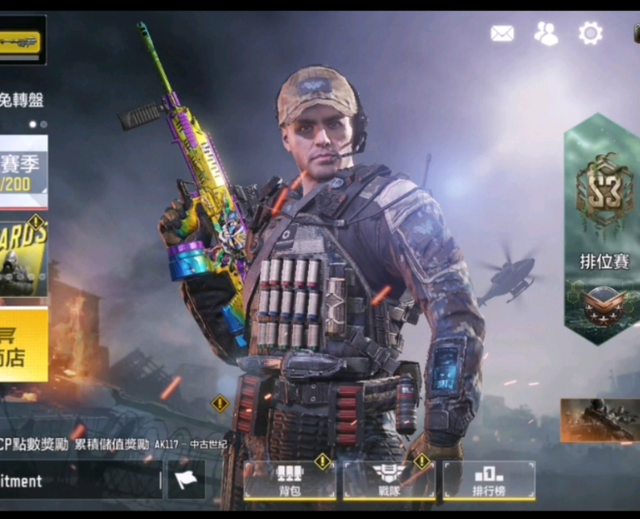The image size is (640, 519).
Task: Enter the 排位賽 ranked match panel
Action: pyautogui.click(x=603, y=230)
